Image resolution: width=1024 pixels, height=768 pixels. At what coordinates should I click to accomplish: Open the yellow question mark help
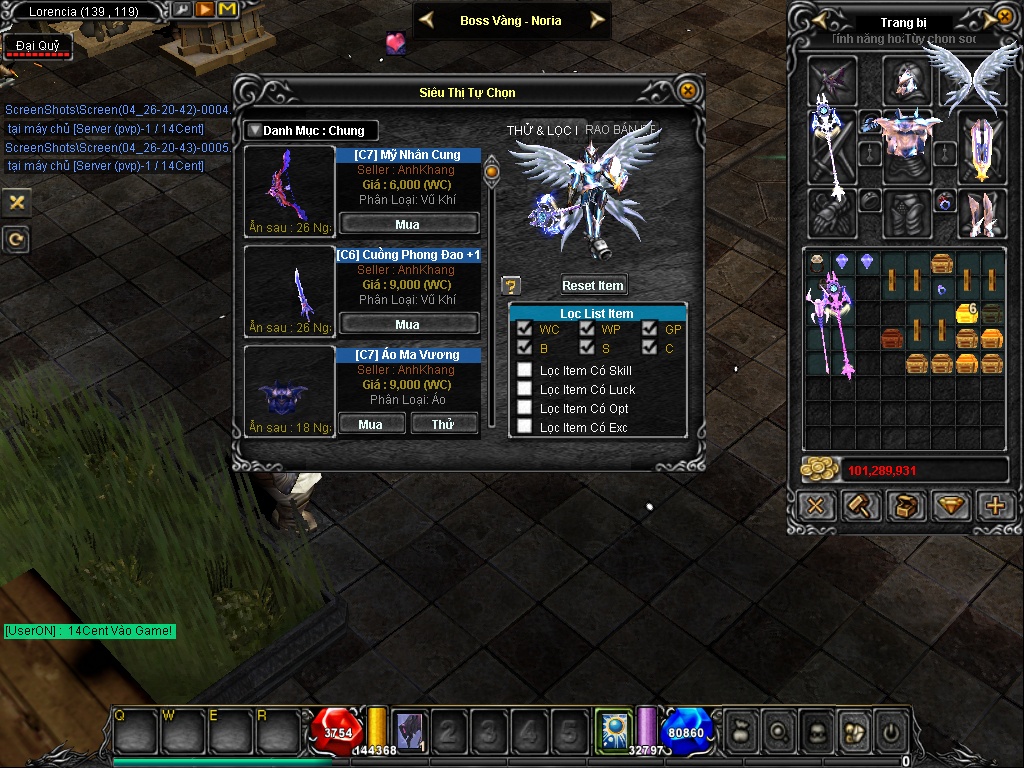click(x=510, y=286)
